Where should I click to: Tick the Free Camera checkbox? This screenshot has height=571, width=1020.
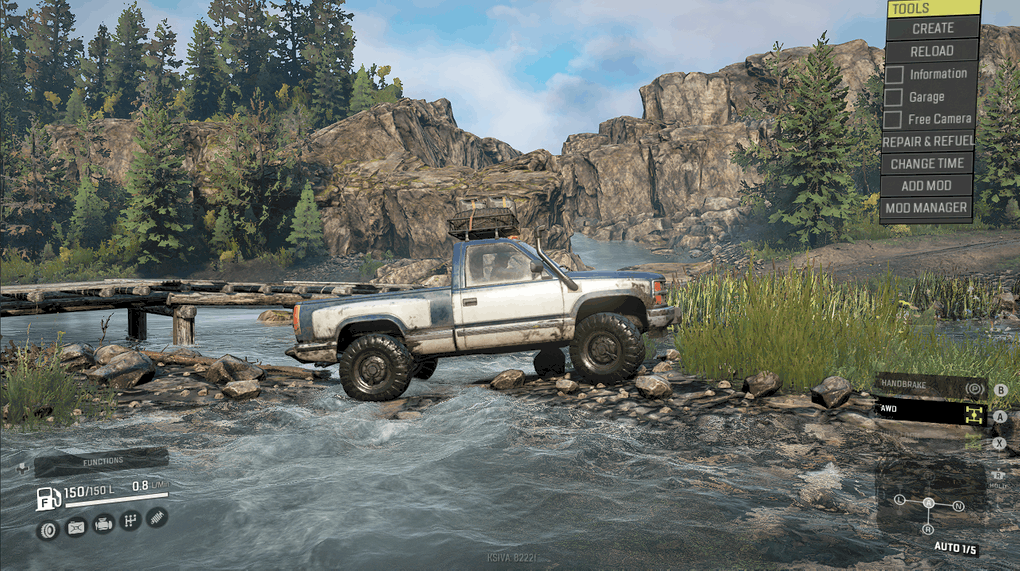point(894,119)
